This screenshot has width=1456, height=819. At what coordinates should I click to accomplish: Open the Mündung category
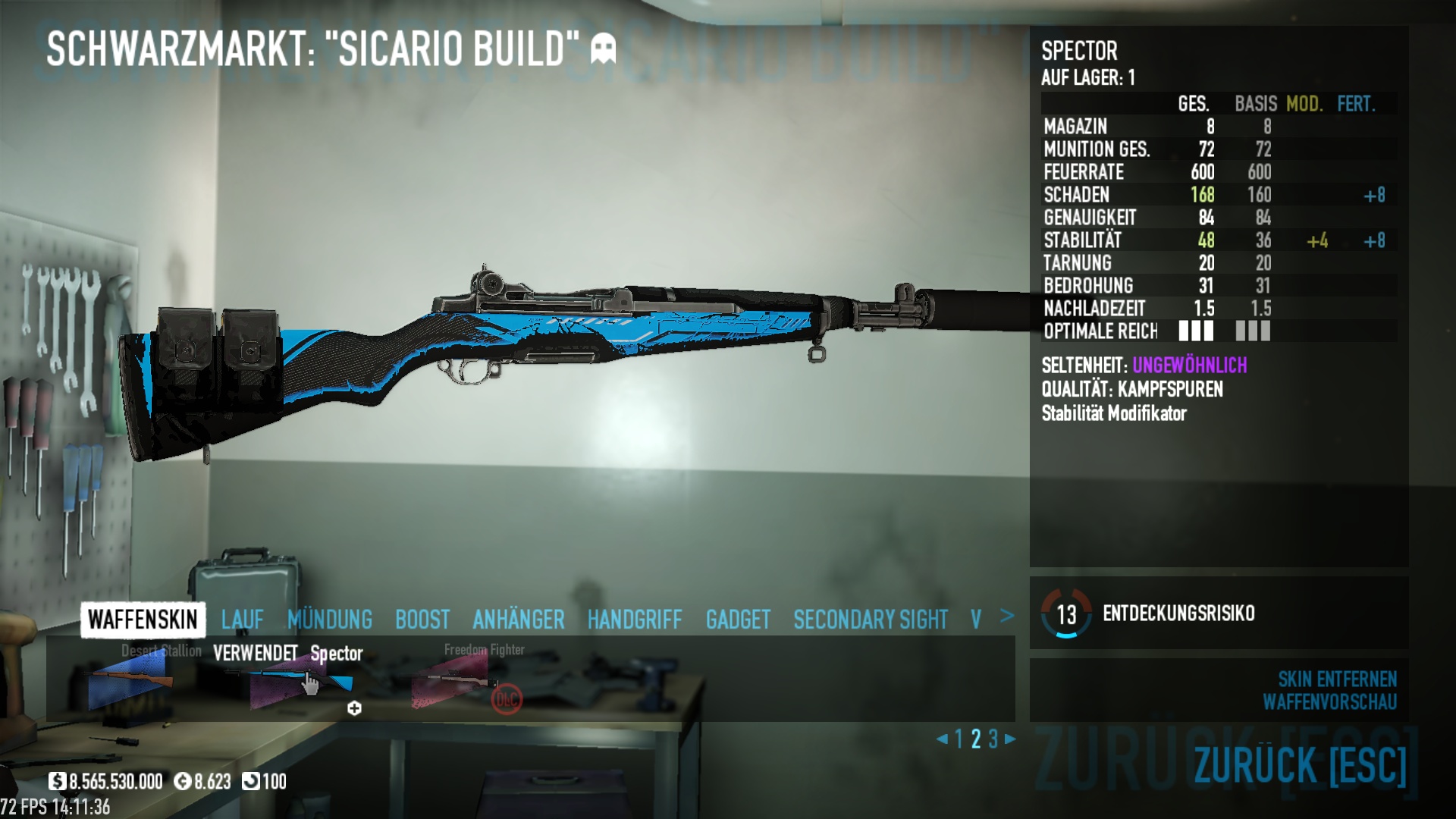coord(330,620)
